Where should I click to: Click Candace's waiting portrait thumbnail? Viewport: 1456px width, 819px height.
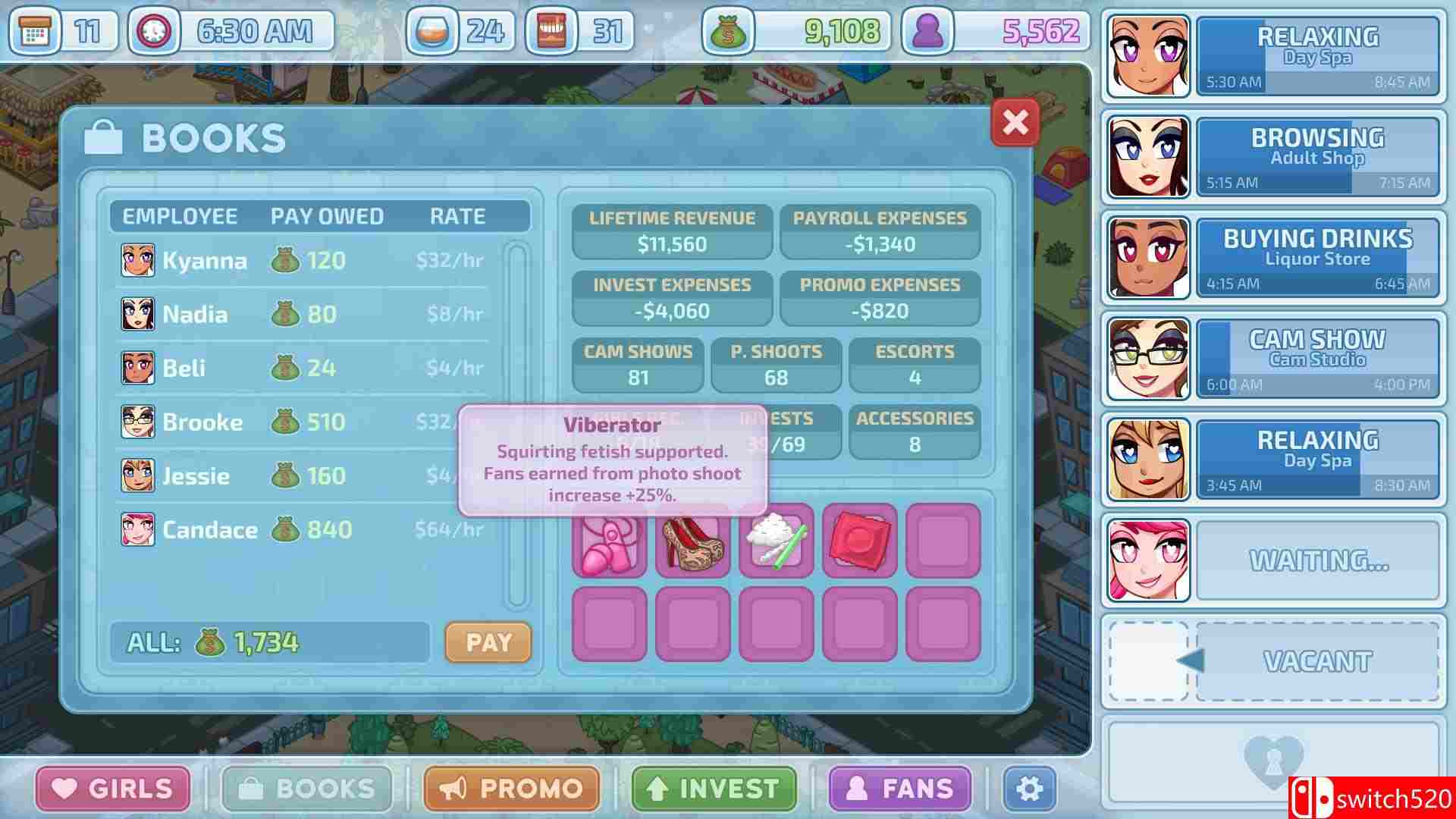[1147, 560]
